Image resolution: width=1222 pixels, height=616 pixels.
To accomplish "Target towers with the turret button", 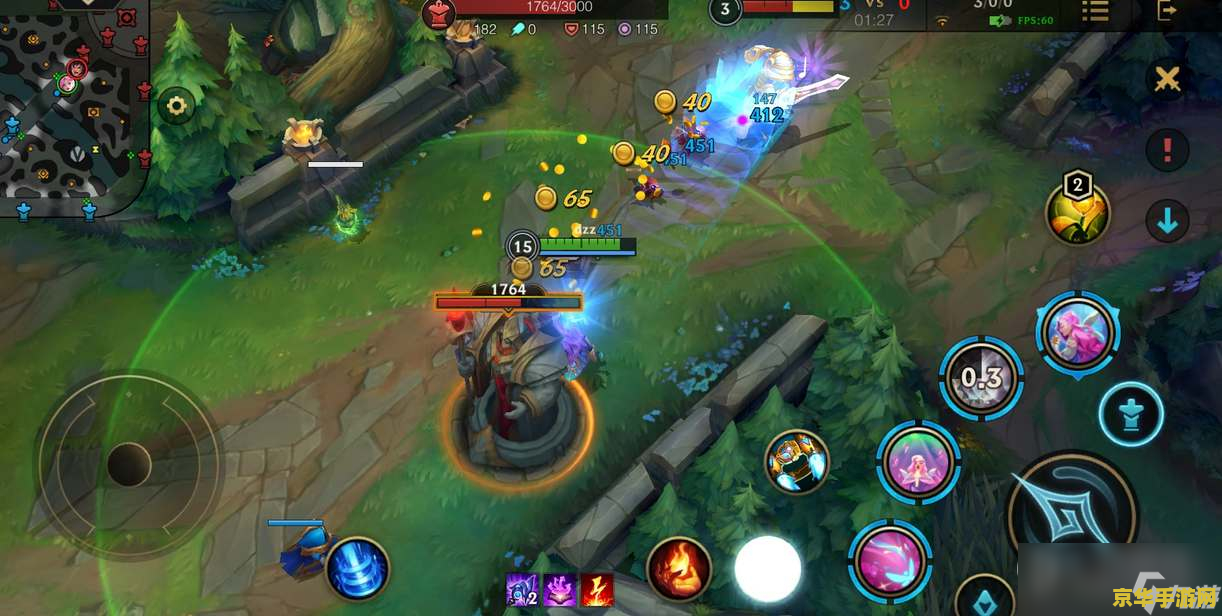I will coord(1131,414).
